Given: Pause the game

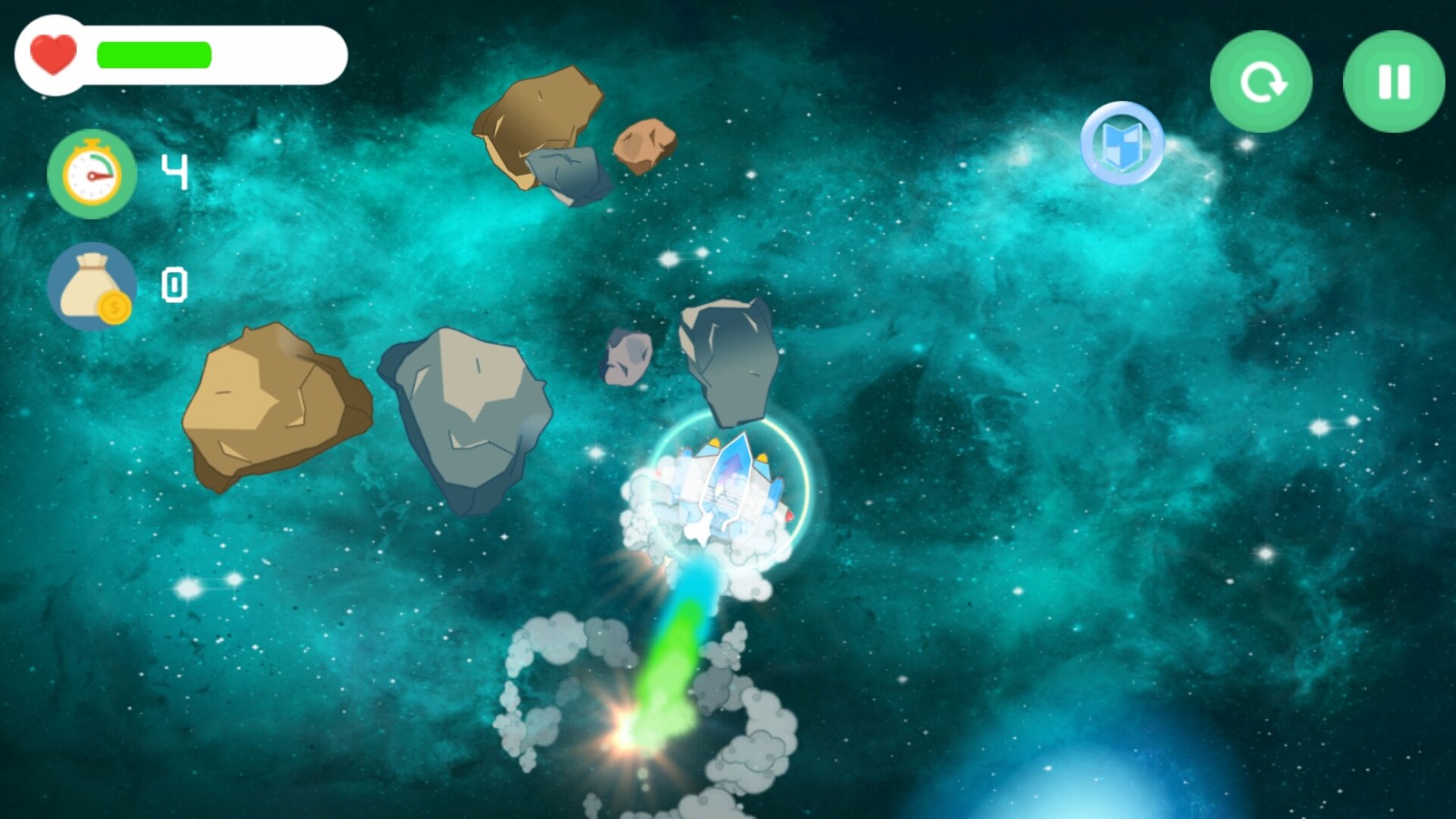Looking at the screenshot, I should [x=1393, y=82].
